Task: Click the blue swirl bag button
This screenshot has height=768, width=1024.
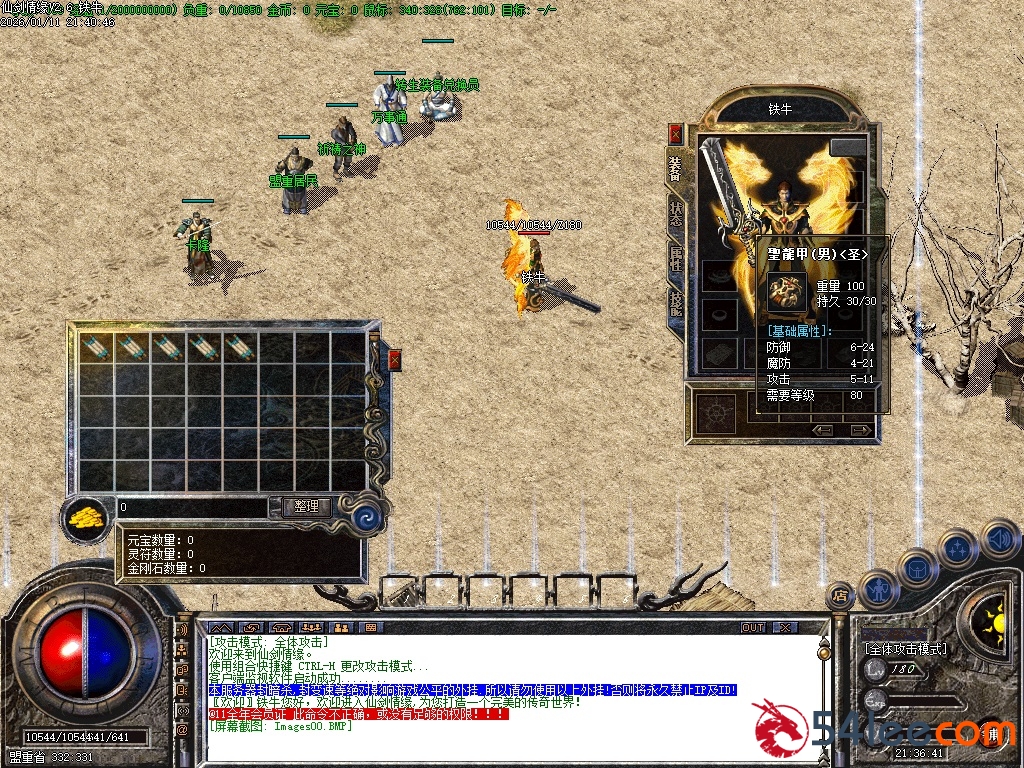Action: [x=366, y=518]
